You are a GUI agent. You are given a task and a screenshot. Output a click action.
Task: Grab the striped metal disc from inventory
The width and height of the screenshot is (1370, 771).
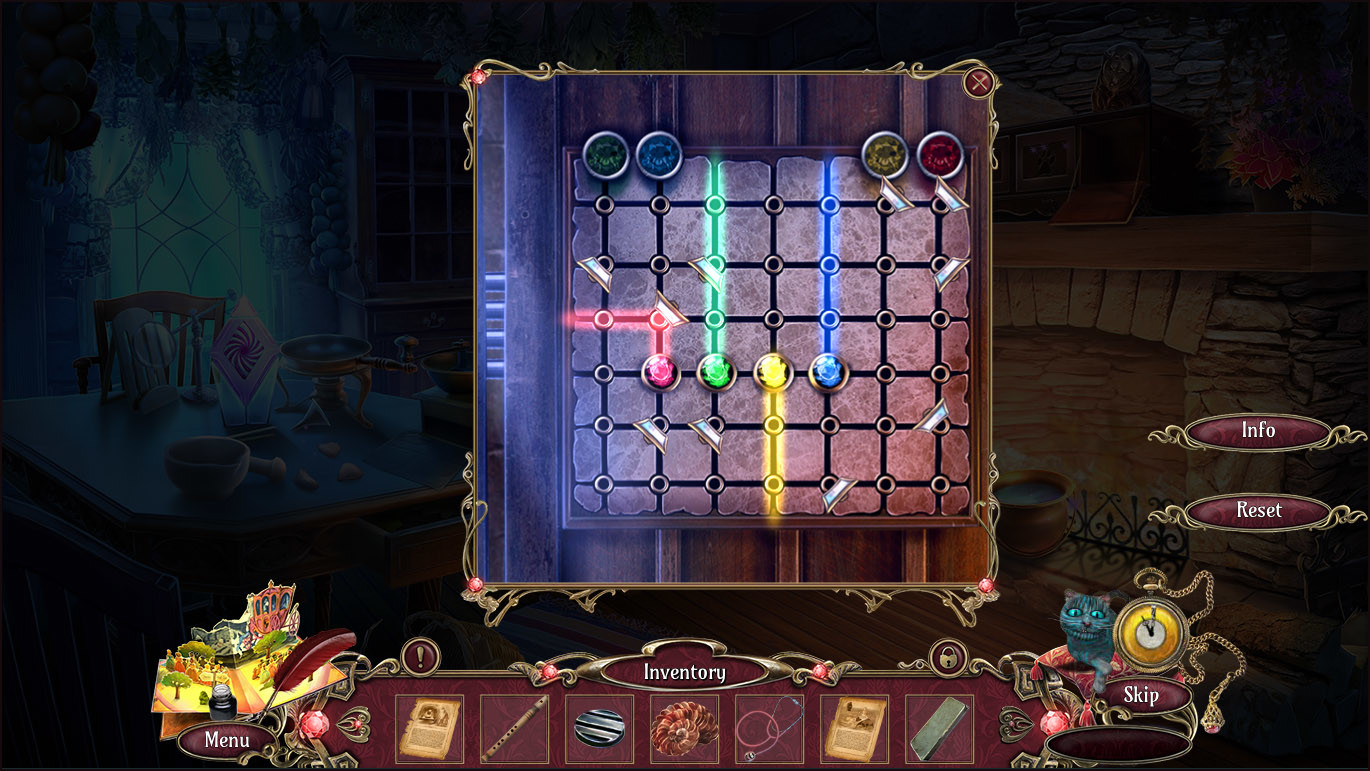pyautogui.click(x=599, y=732)
